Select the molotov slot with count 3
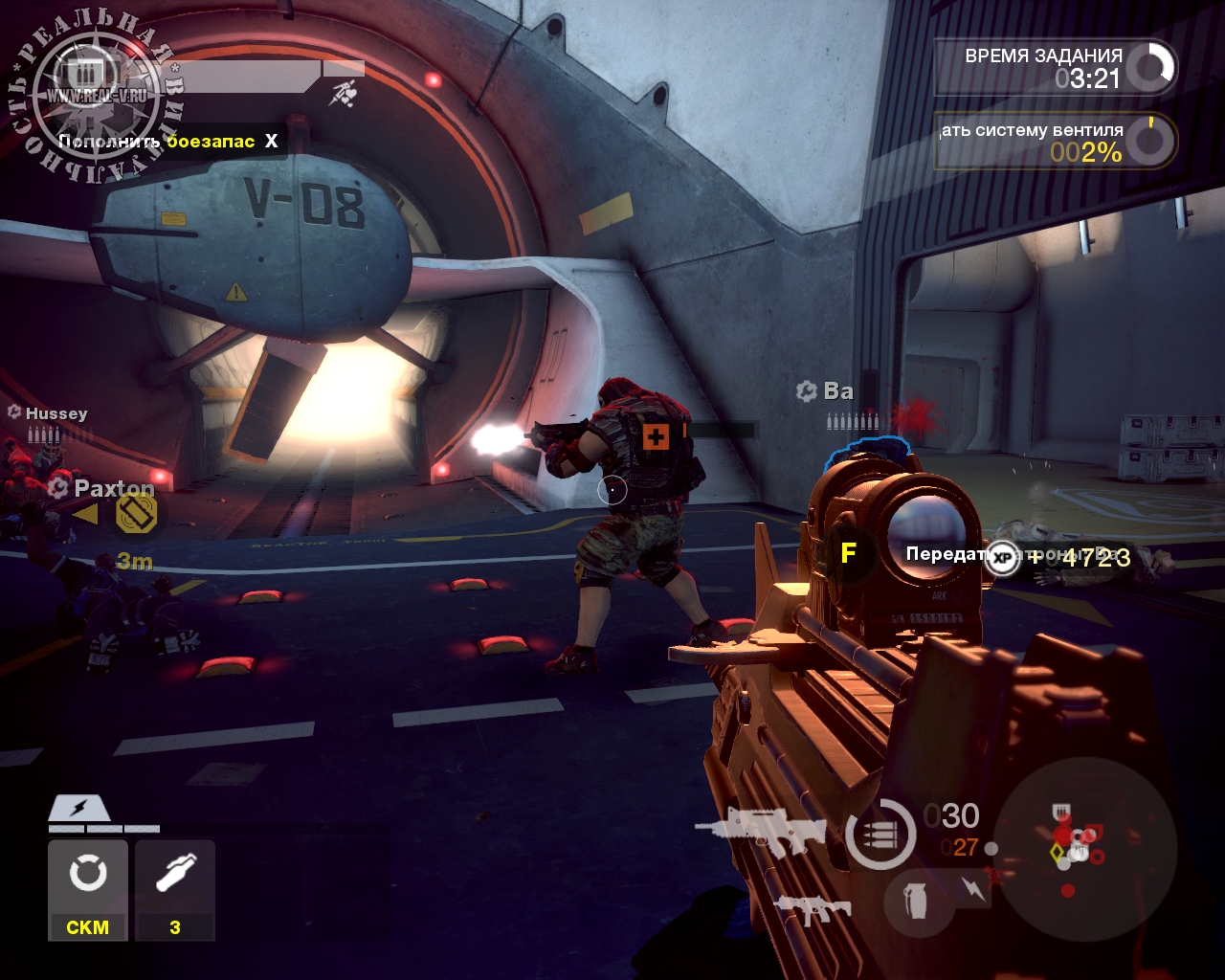 pos(175,889)
